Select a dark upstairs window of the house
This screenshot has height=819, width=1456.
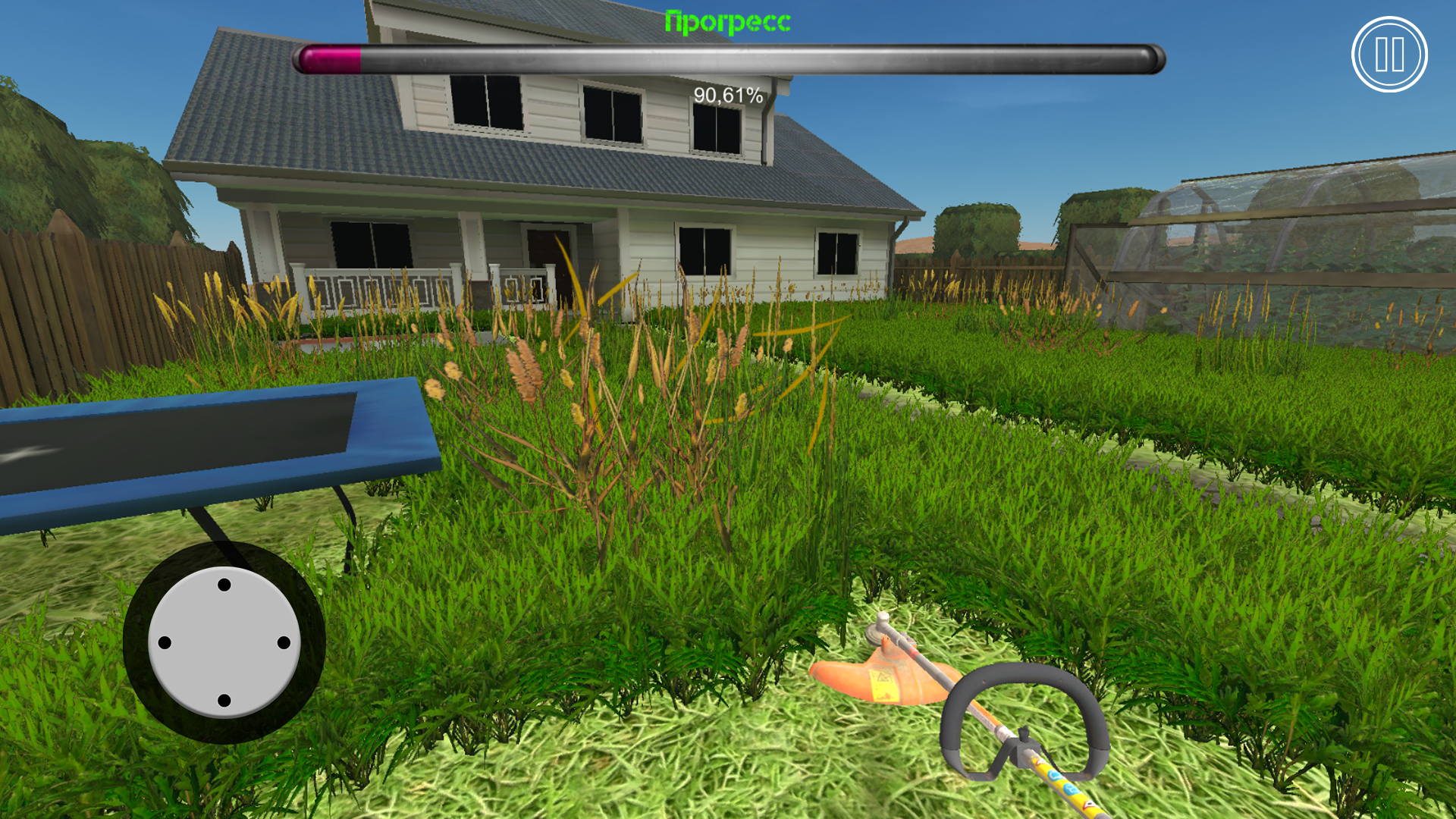click(x=614, y=114)
